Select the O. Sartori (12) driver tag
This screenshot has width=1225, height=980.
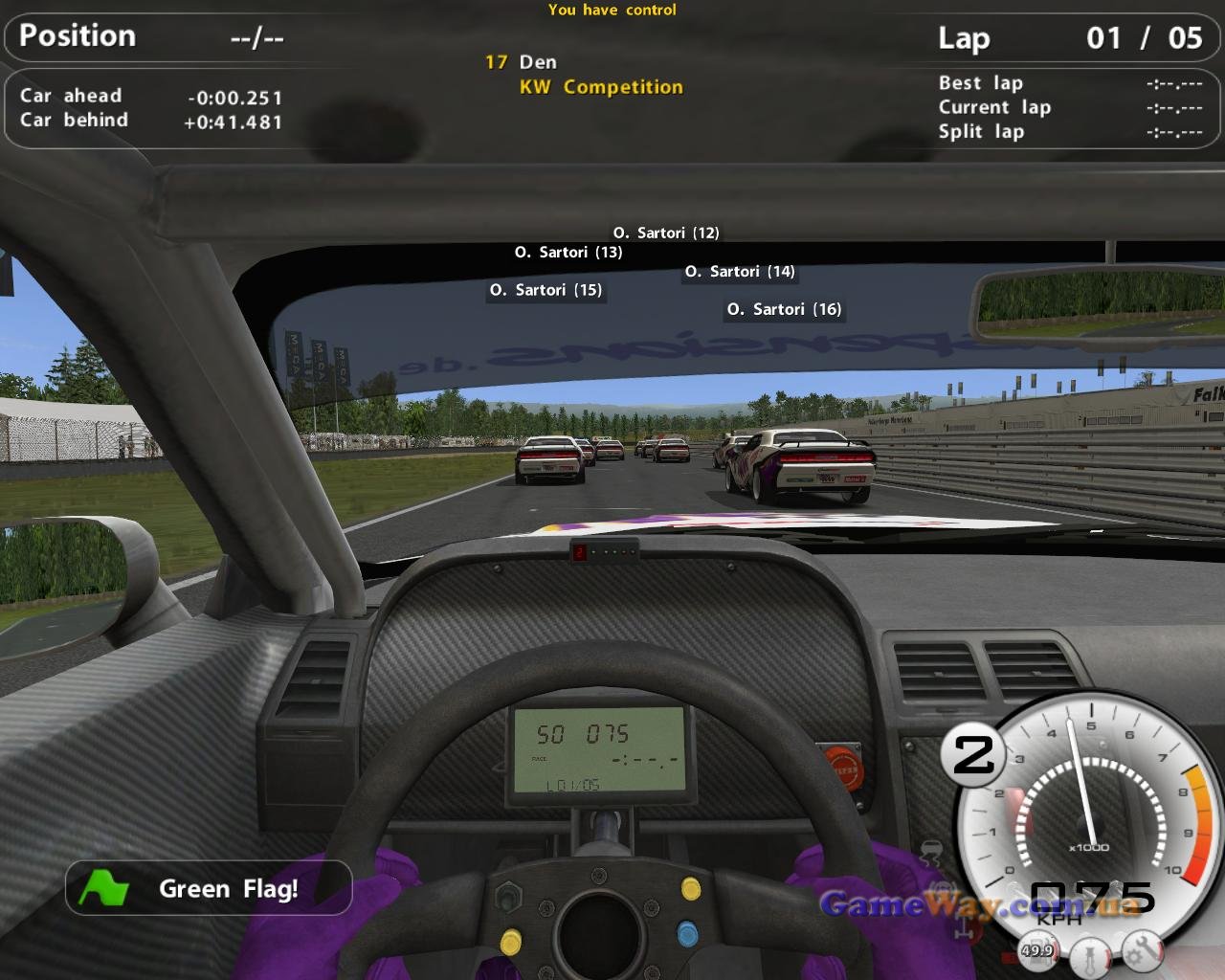pos(666,233)
